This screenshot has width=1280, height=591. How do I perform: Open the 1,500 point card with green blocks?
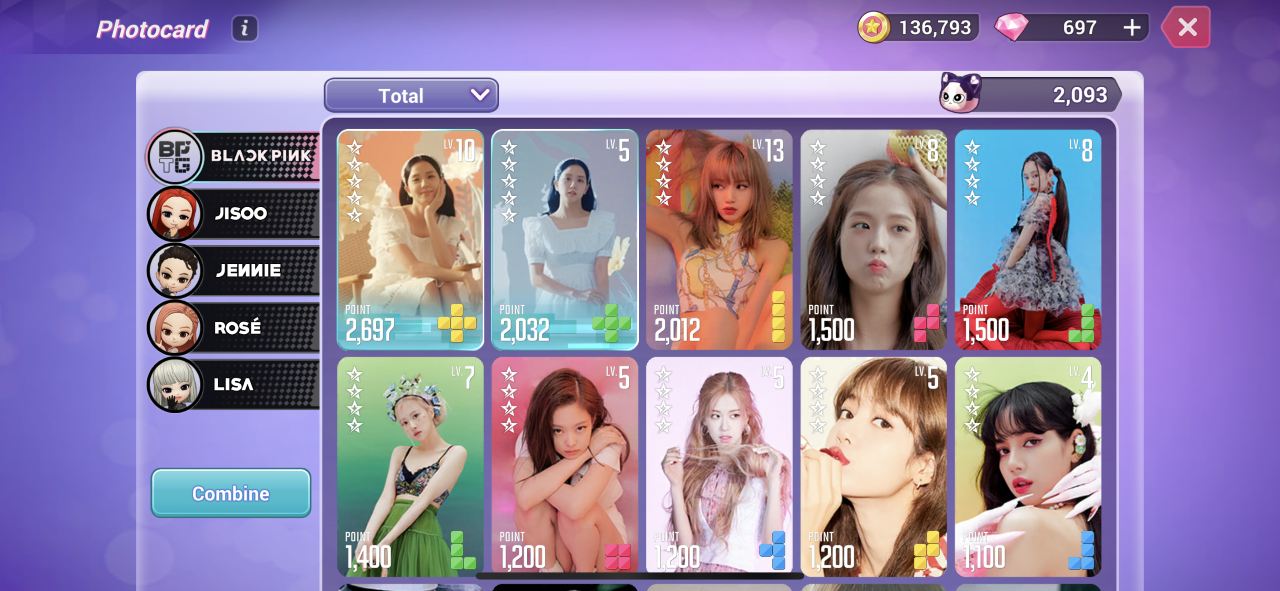(x=1028, y=240)
